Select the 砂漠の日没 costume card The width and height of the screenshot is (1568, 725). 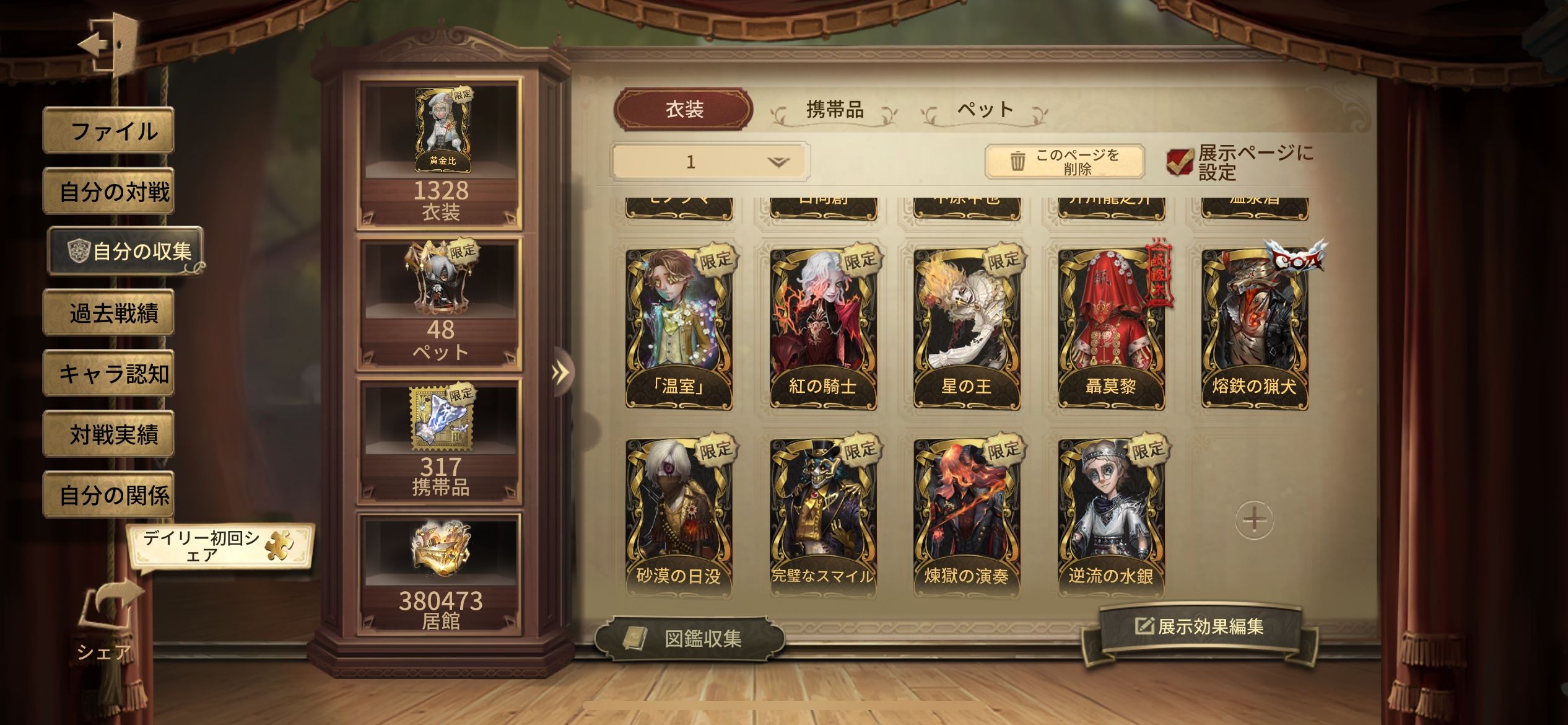[x=679, y=518]
